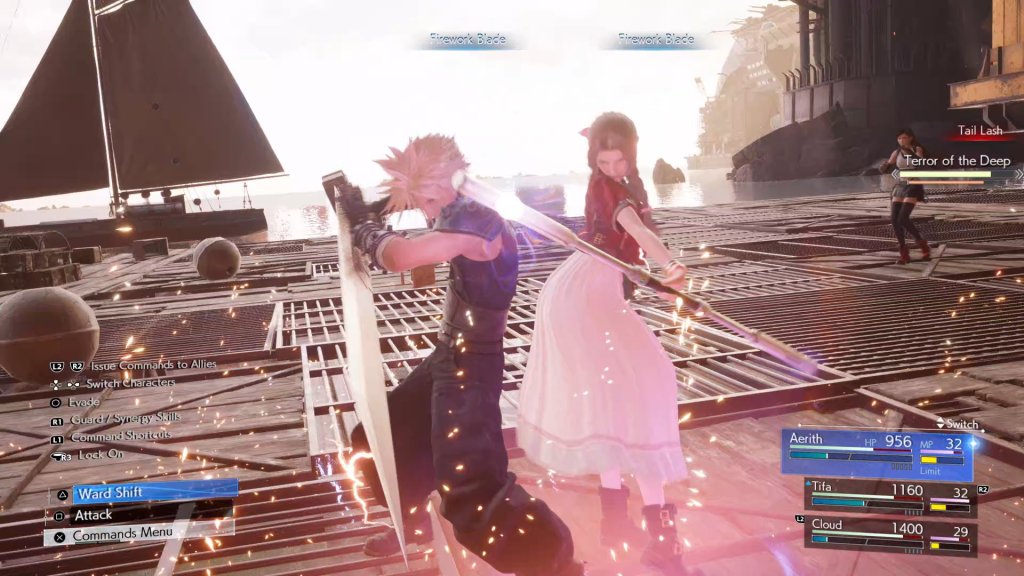Open the Commands Menu

point(140,535)
